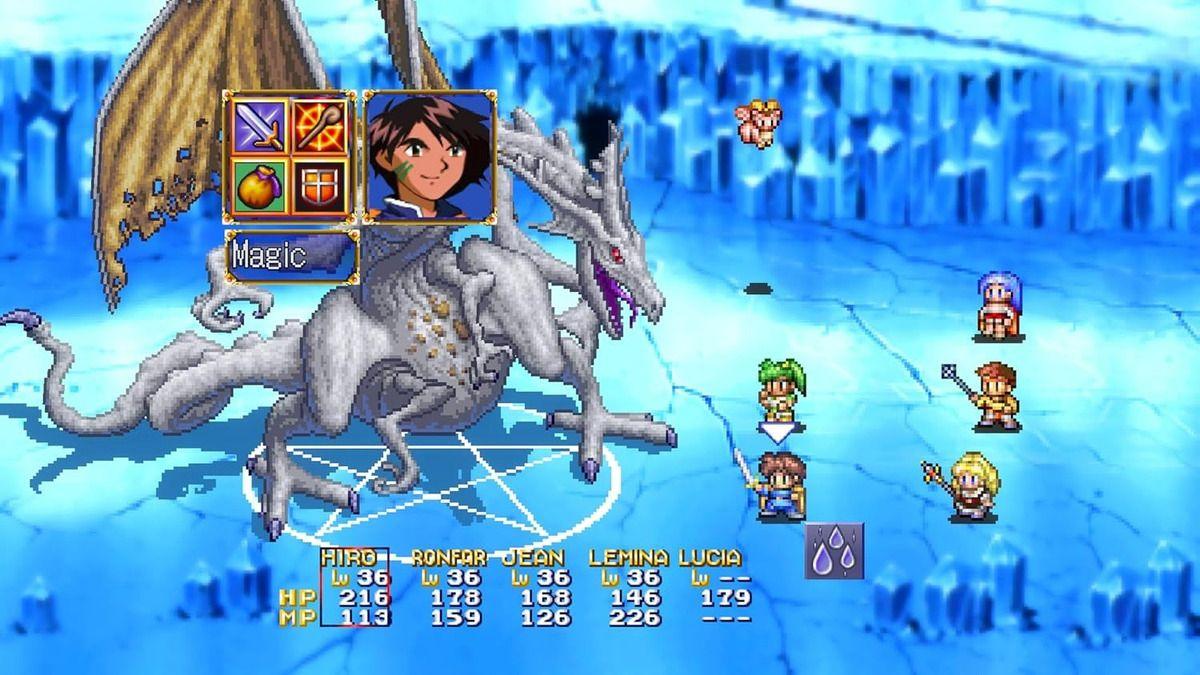Select the water droplets icon
1200x675 pixels.
point(834,551)
